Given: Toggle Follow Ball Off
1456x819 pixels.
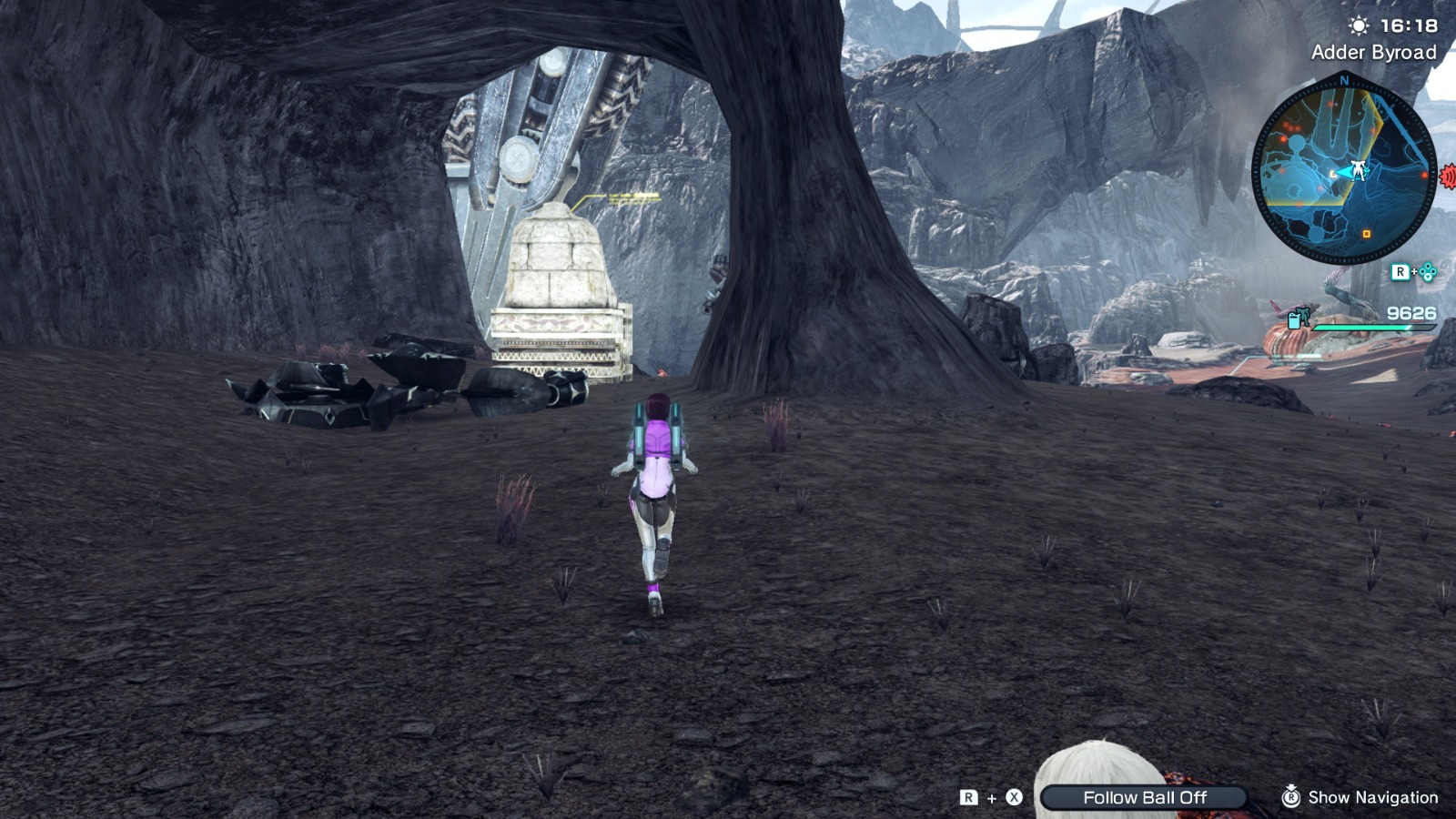Looking at the screenshot, I should pos(1145,798).
